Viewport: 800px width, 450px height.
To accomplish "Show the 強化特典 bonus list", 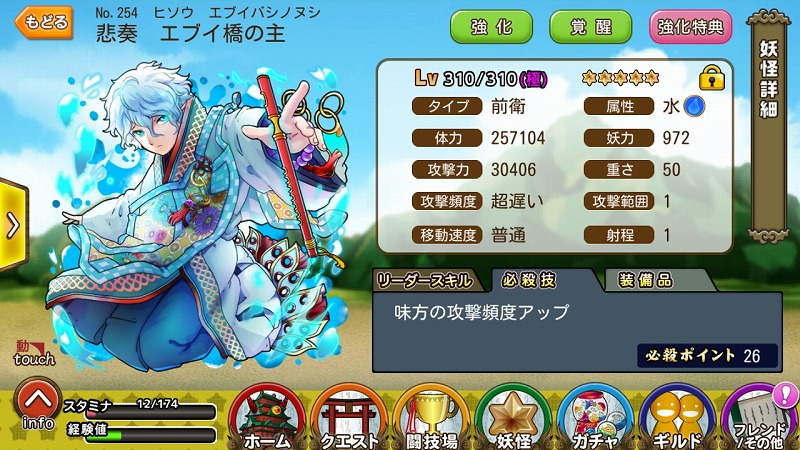I will coord(691,26).
